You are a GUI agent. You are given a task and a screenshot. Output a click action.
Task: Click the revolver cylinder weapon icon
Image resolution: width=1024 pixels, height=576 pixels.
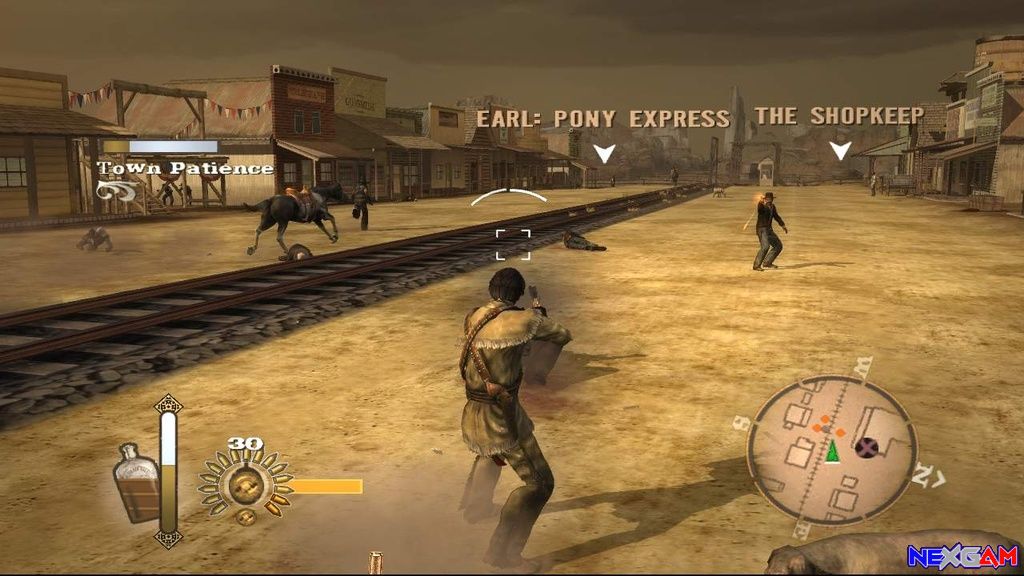(243, 486)
